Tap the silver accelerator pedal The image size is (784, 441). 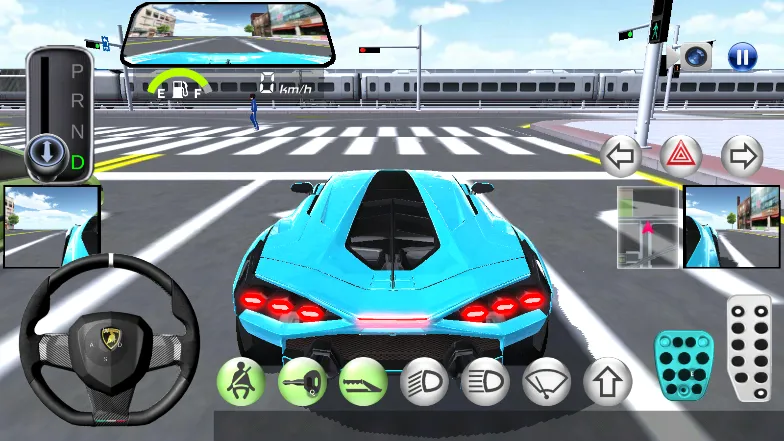[x=749, y=348]
